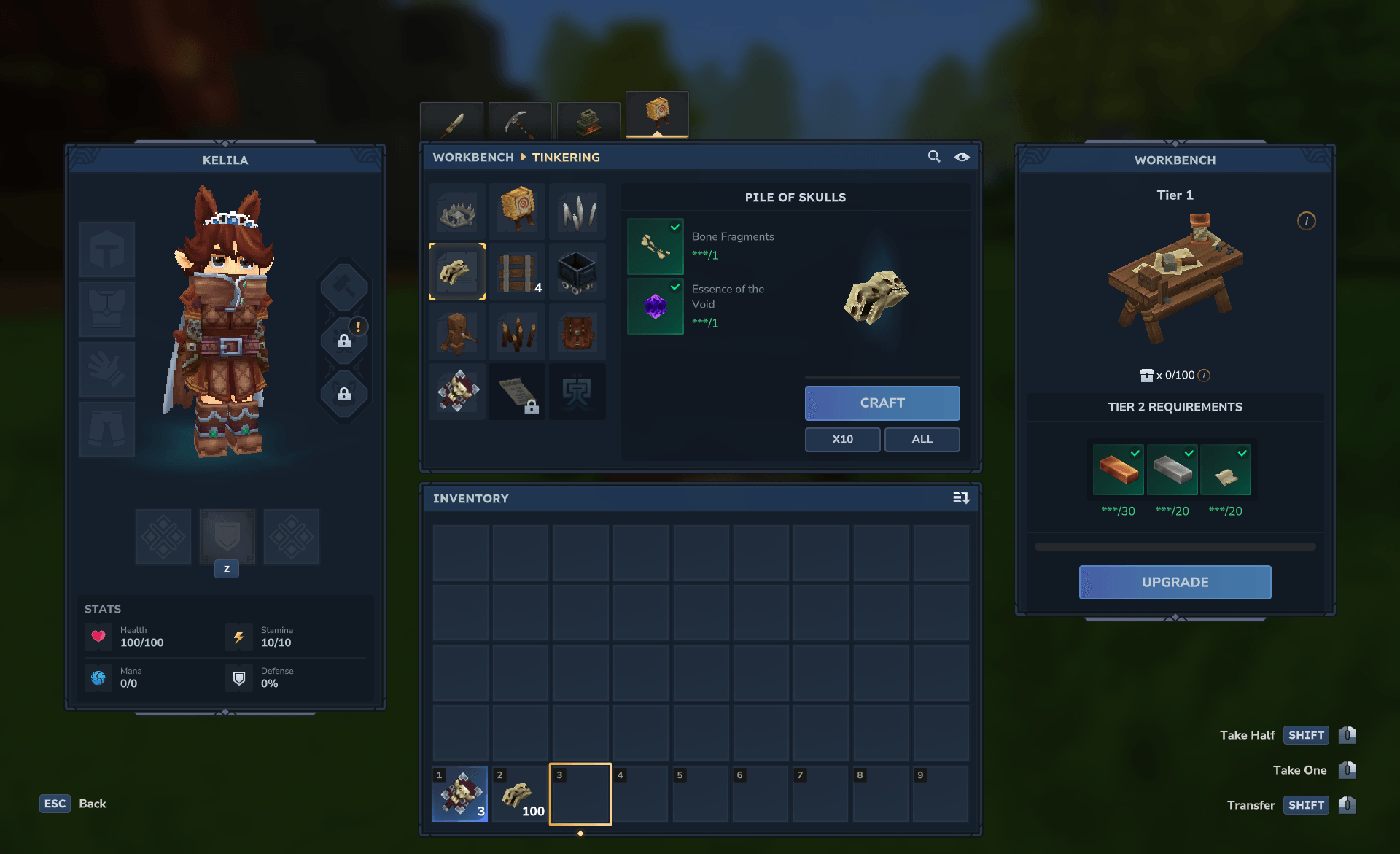Select the Bone Fragments ingredient slot

pos(655,247)
